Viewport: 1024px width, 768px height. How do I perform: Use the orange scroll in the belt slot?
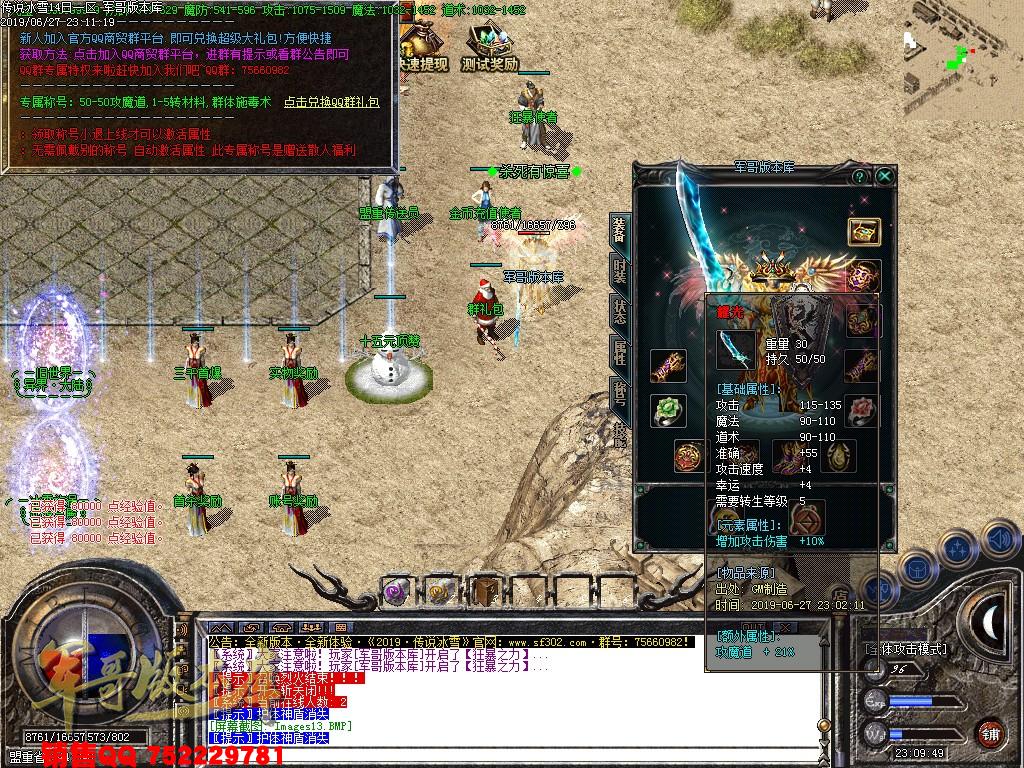click(440, 591)
